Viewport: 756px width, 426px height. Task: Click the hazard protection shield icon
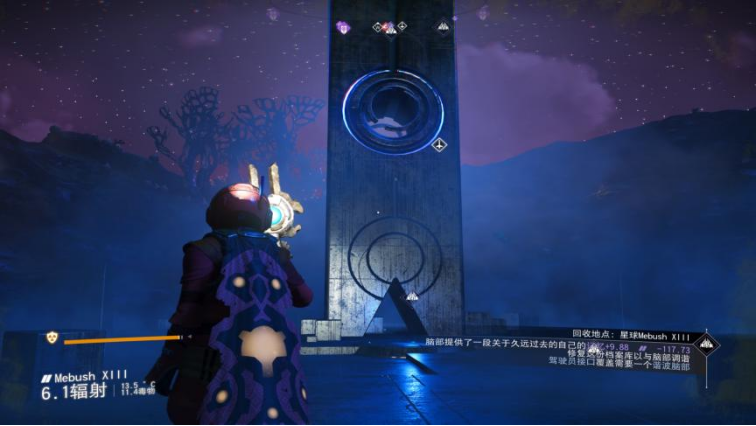tap(52, 338)
